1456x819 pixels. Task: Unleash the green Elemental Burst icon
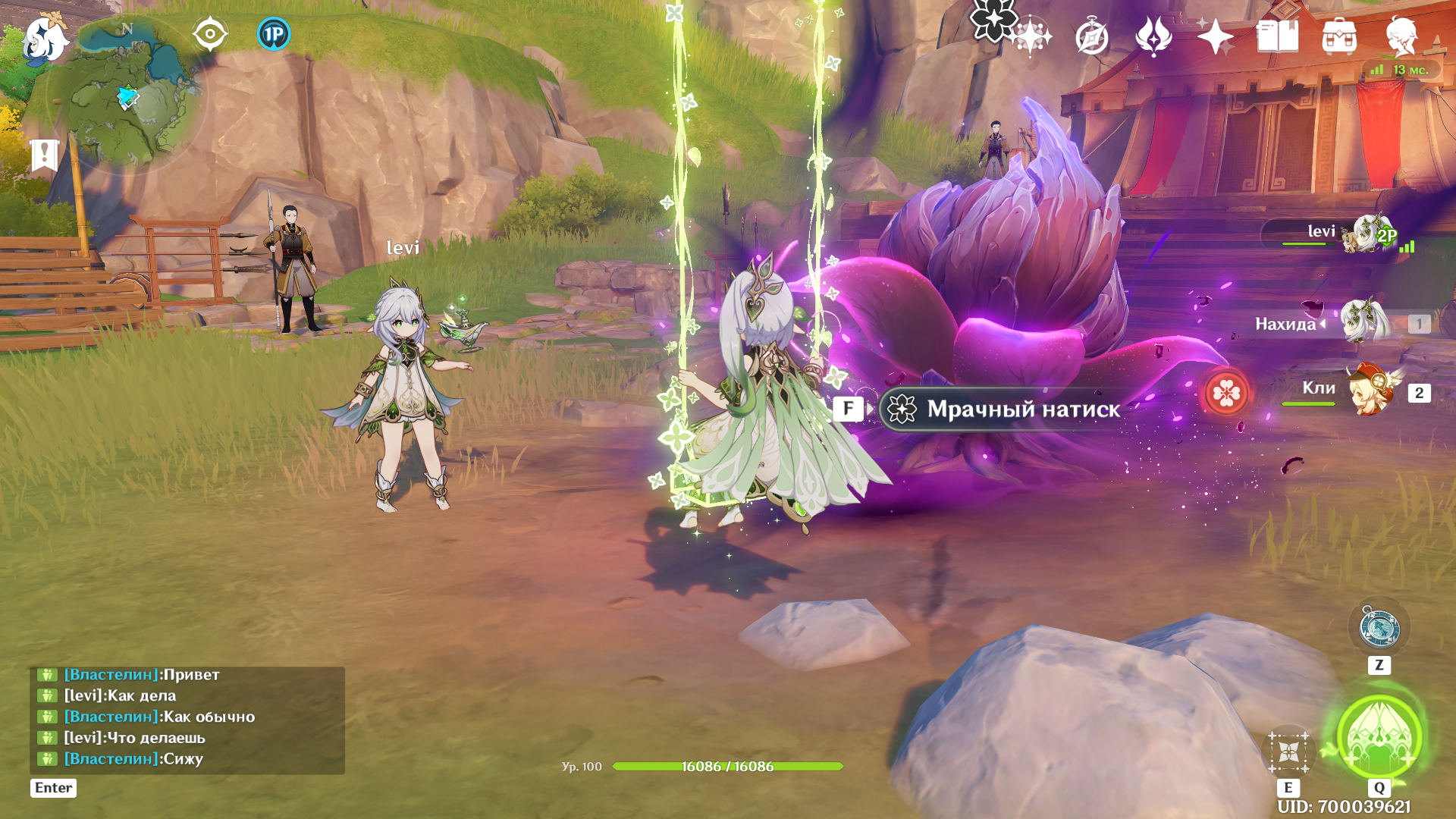coord(1379,737)
